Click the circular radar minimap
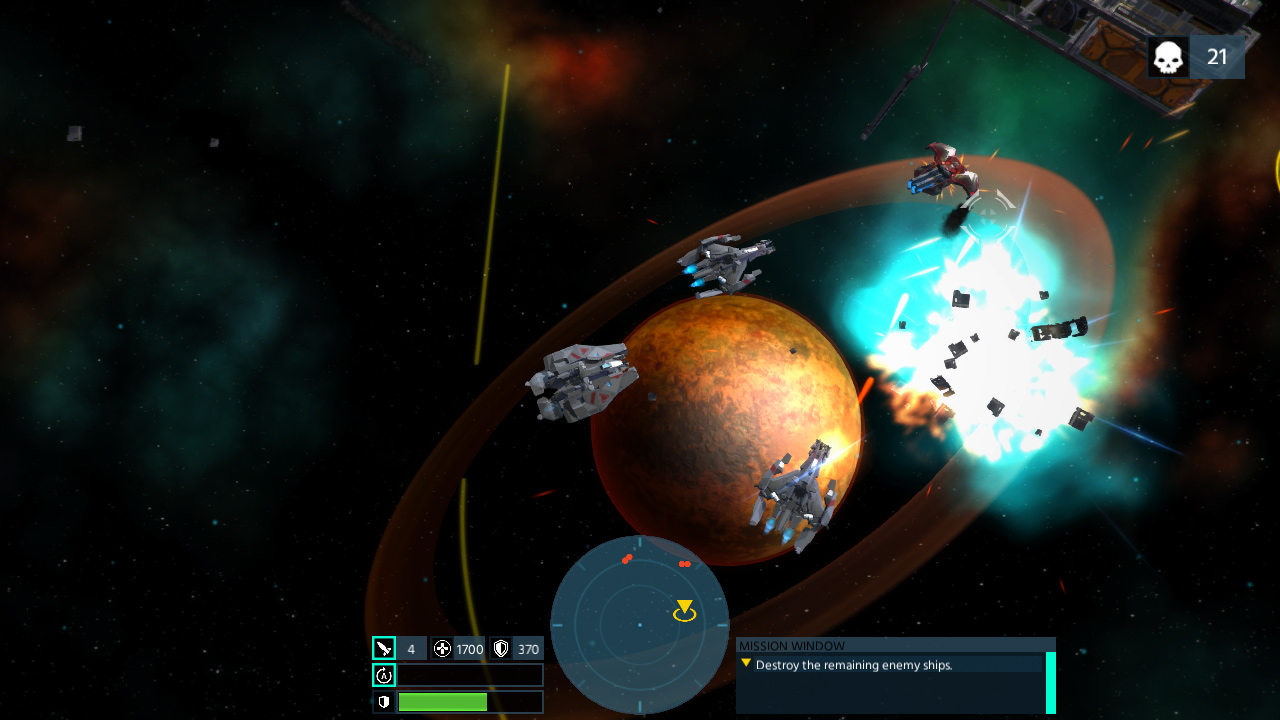Screen dimensions: 1280x720 pos(640,625)
